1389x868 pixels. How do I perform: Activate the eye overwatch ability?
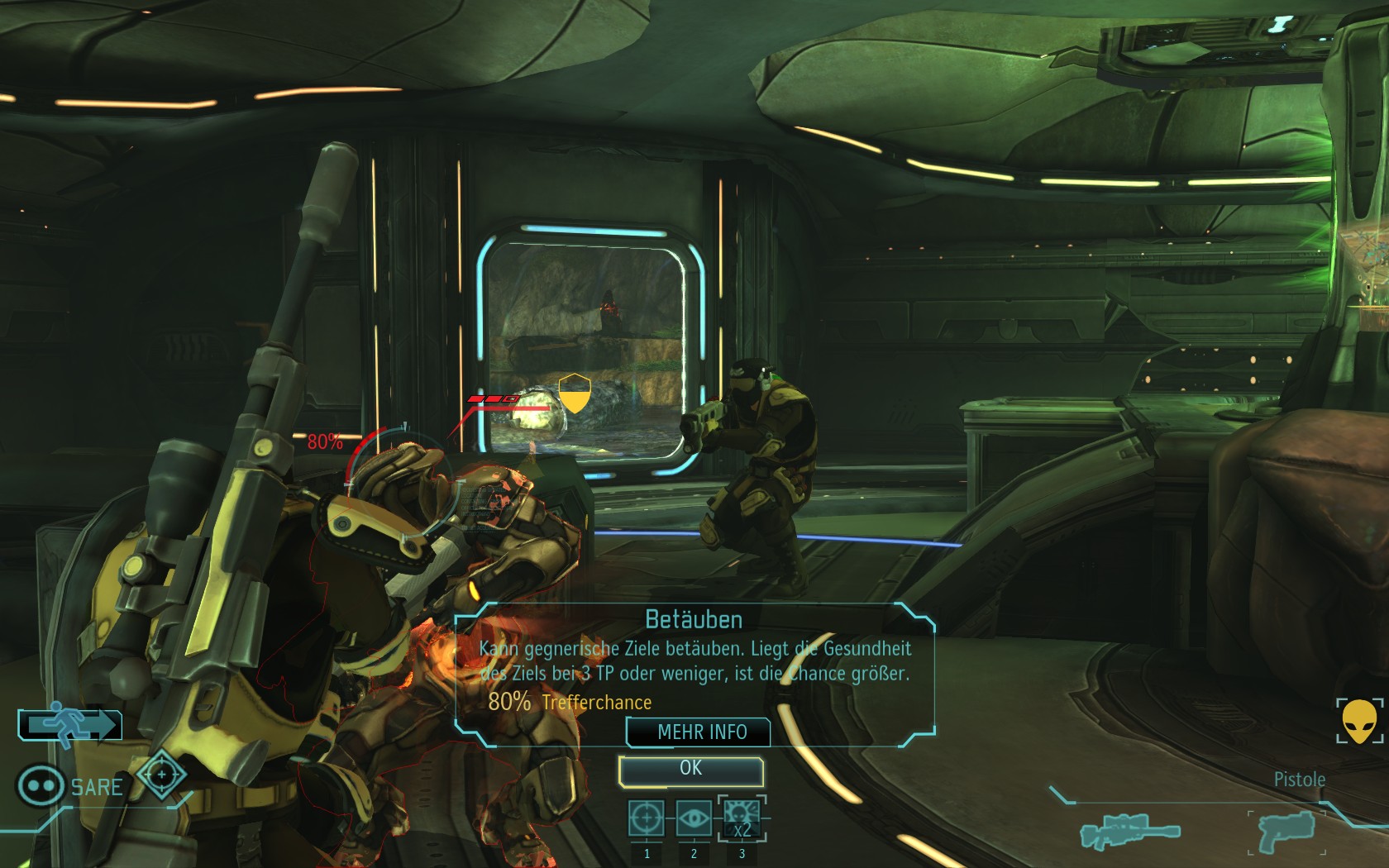click(x=693, y=819)
